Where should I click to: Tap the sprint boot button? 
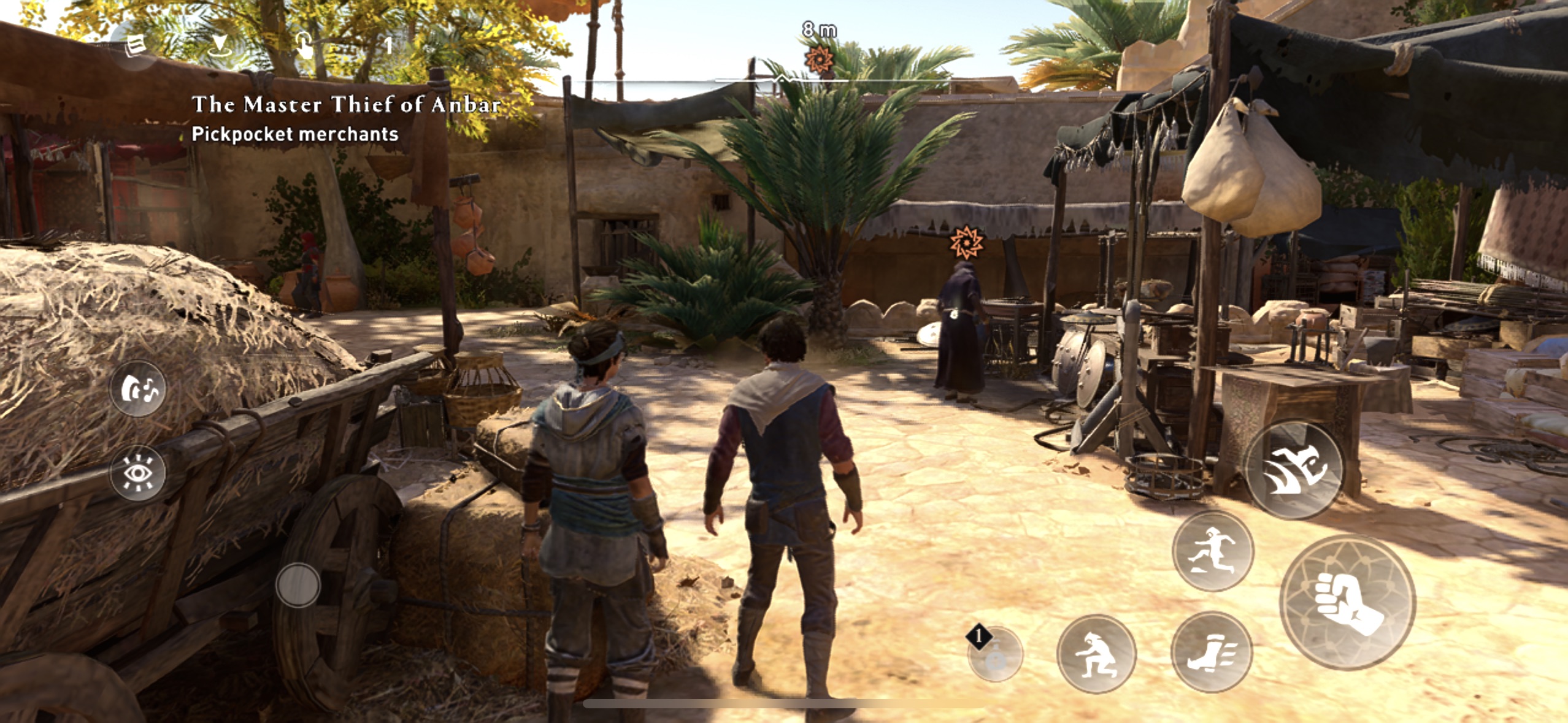point(1212,652)
